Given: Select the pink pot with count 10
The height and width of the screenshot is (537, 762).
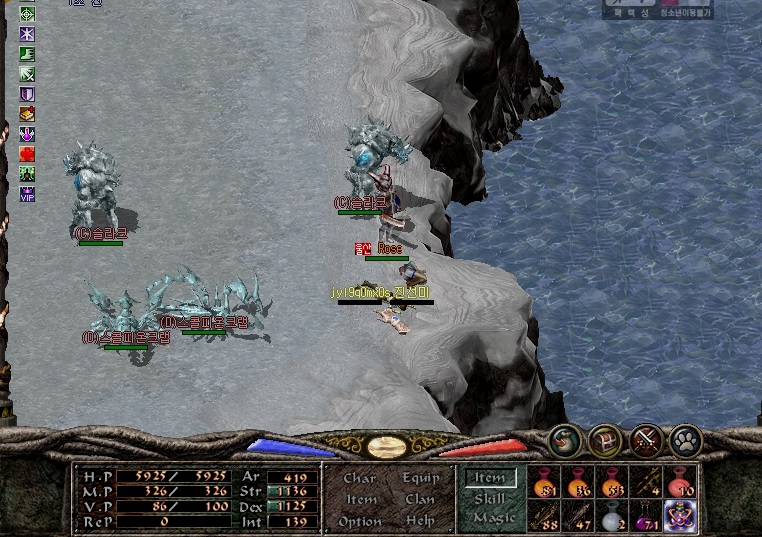Looking at the screenshot, I should click(681, 482).
